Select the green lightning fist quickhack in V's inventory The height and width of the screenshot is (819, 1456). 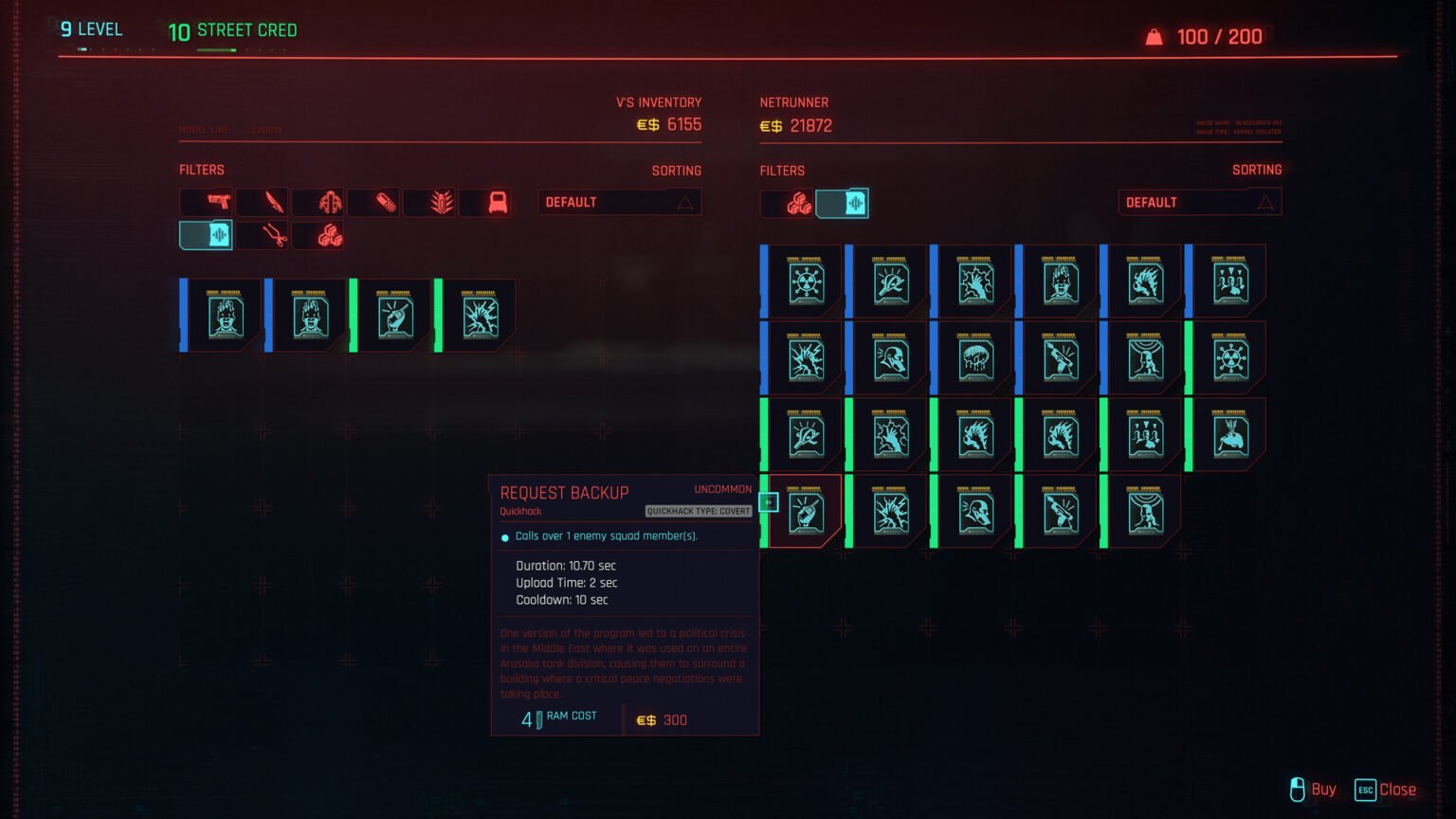pos(481,316)
